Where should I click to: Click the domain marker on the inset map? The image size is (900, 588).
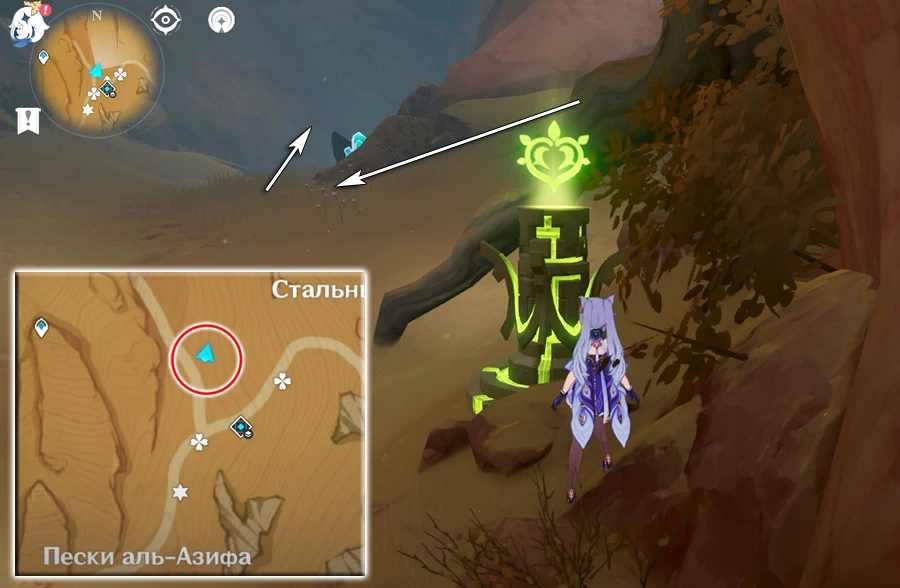tap(241, 429)
